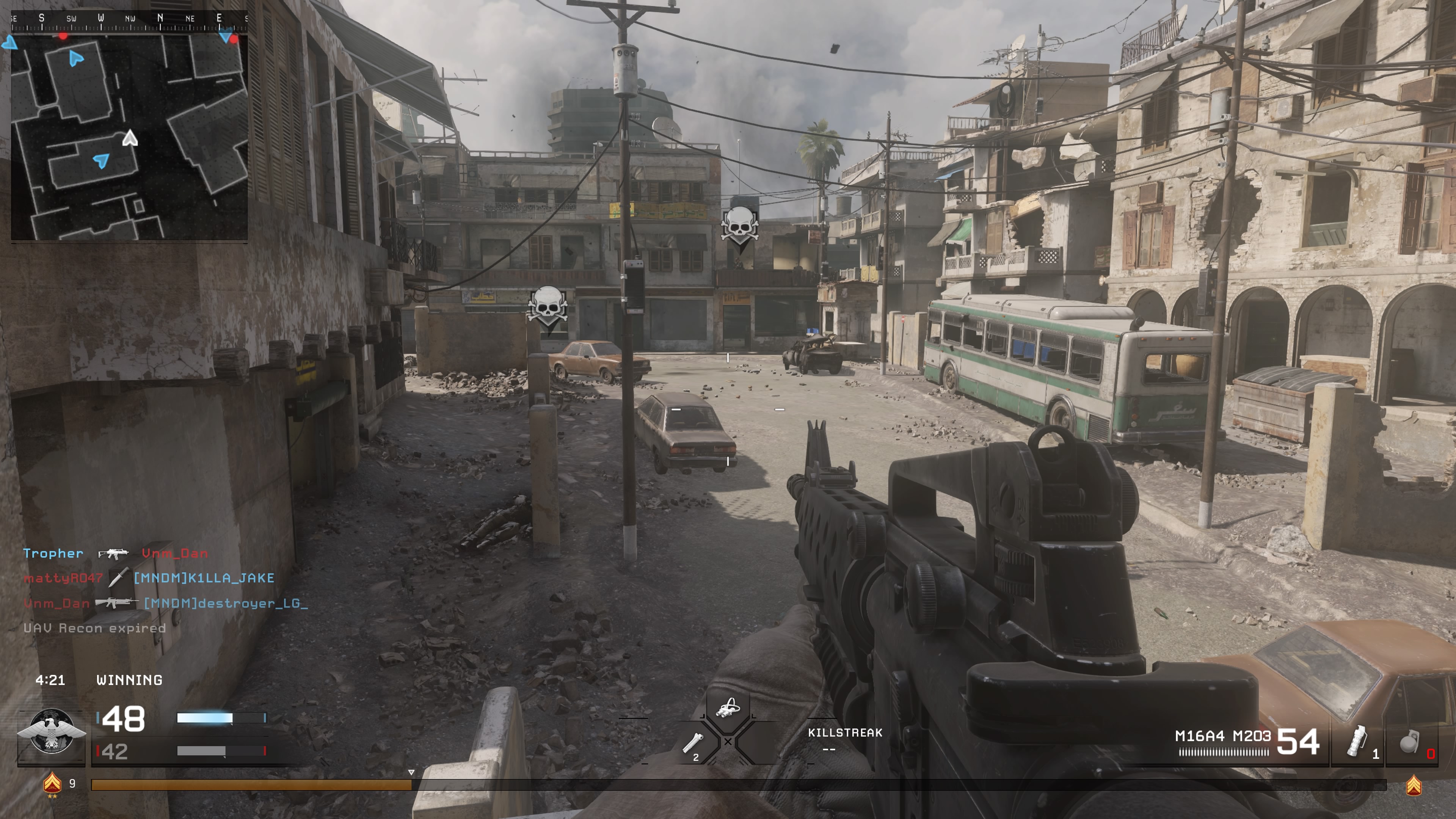Click the compass heading strip
This screenshot has width=1456, height=819.
tap(129, 19)
